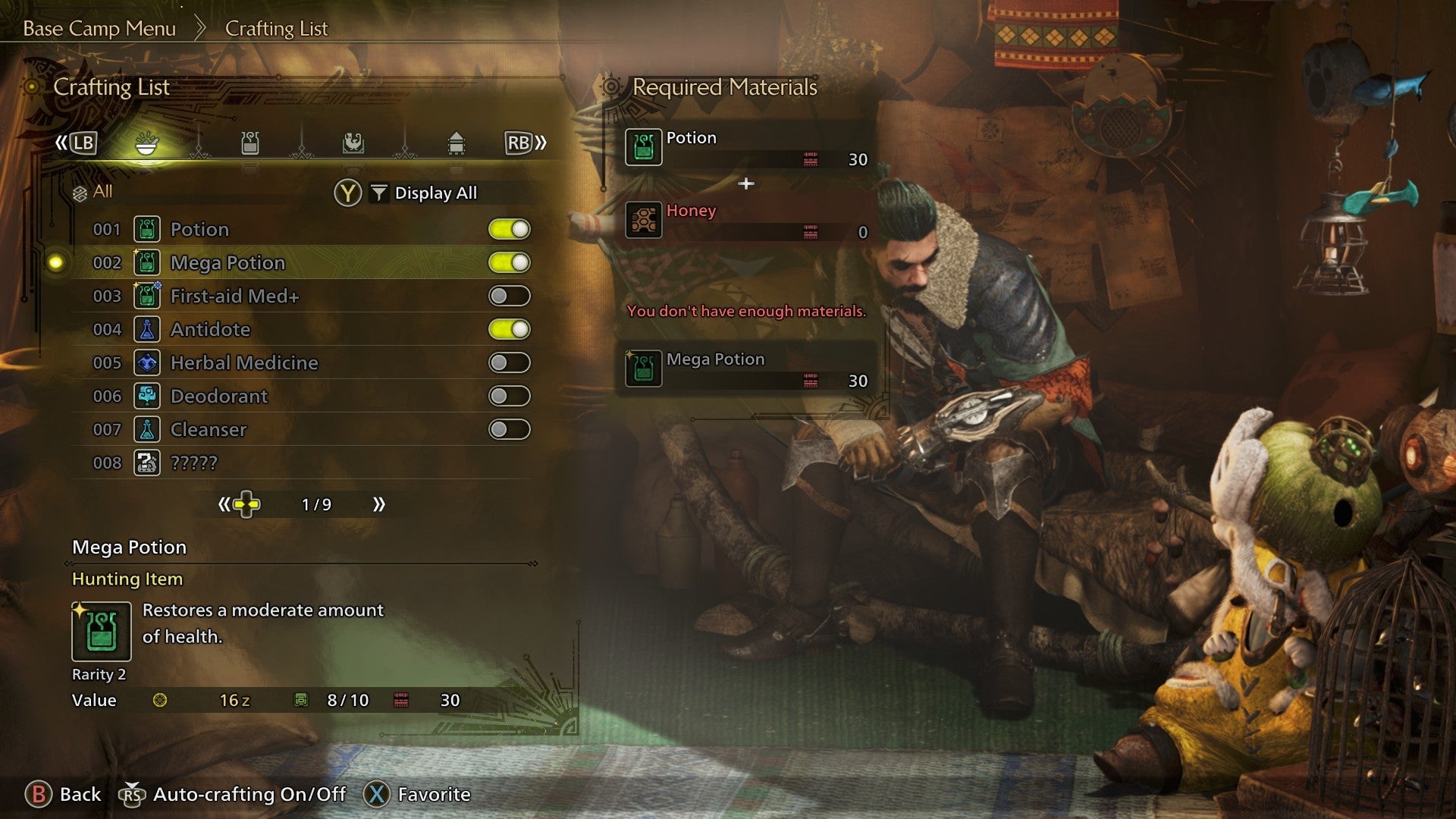Click the Potion icon in Required Materials
This screenshot has height=819, width=1456.
point(643,146)
